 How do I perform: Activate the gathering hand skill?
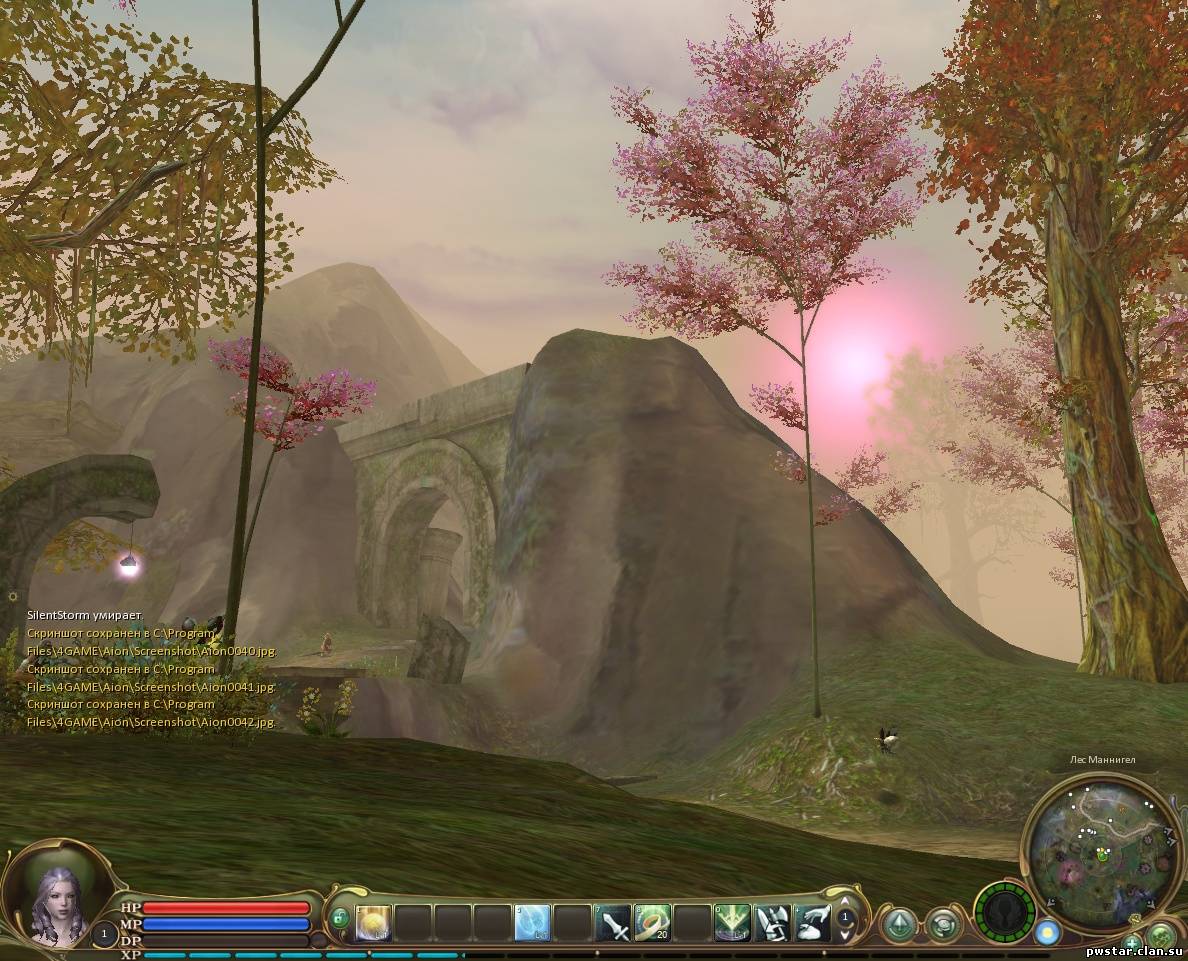coord(812,922)
